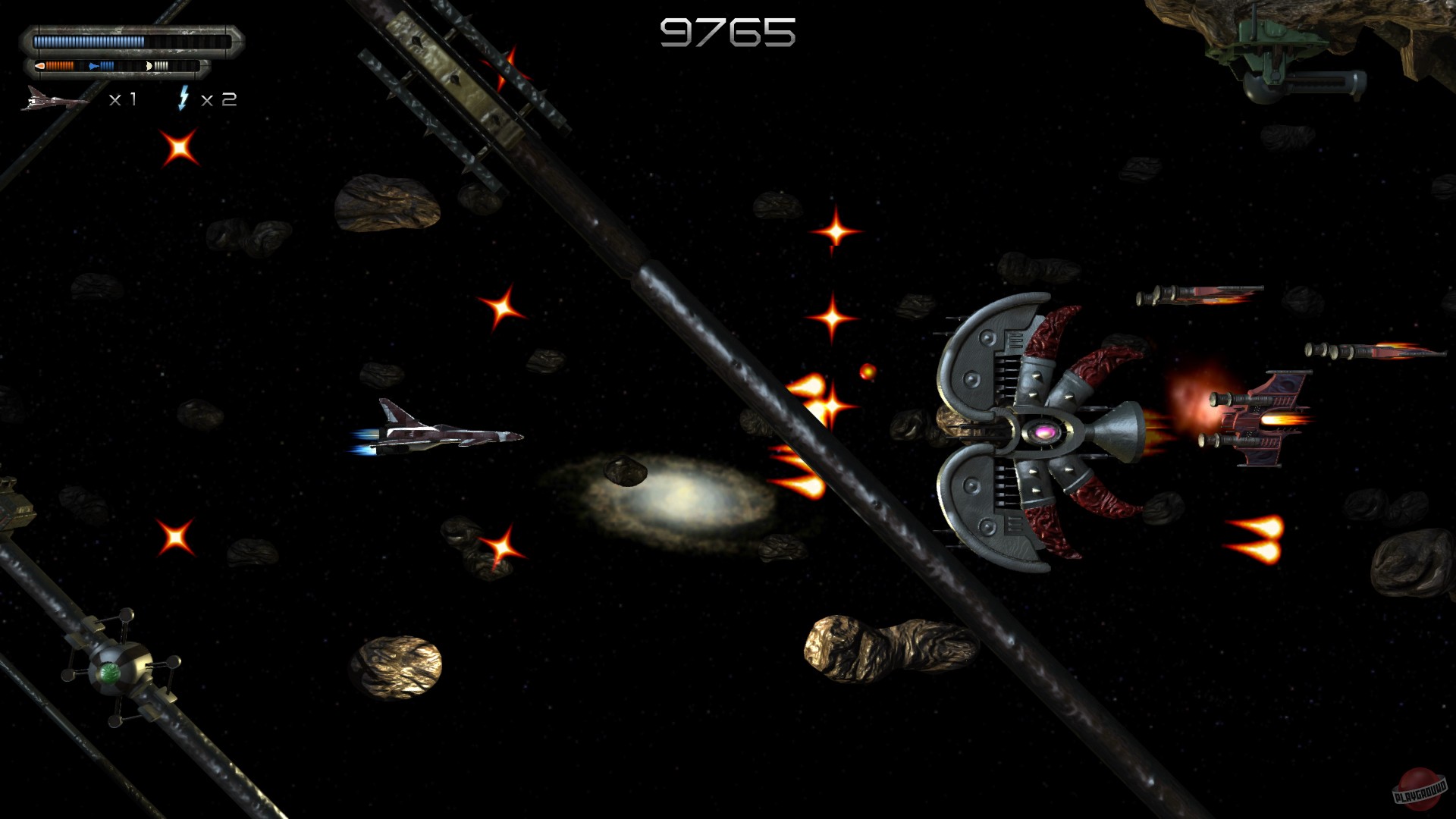
Task: Toggle the orange missile ammo segment bar
Action: click(59, 65)
